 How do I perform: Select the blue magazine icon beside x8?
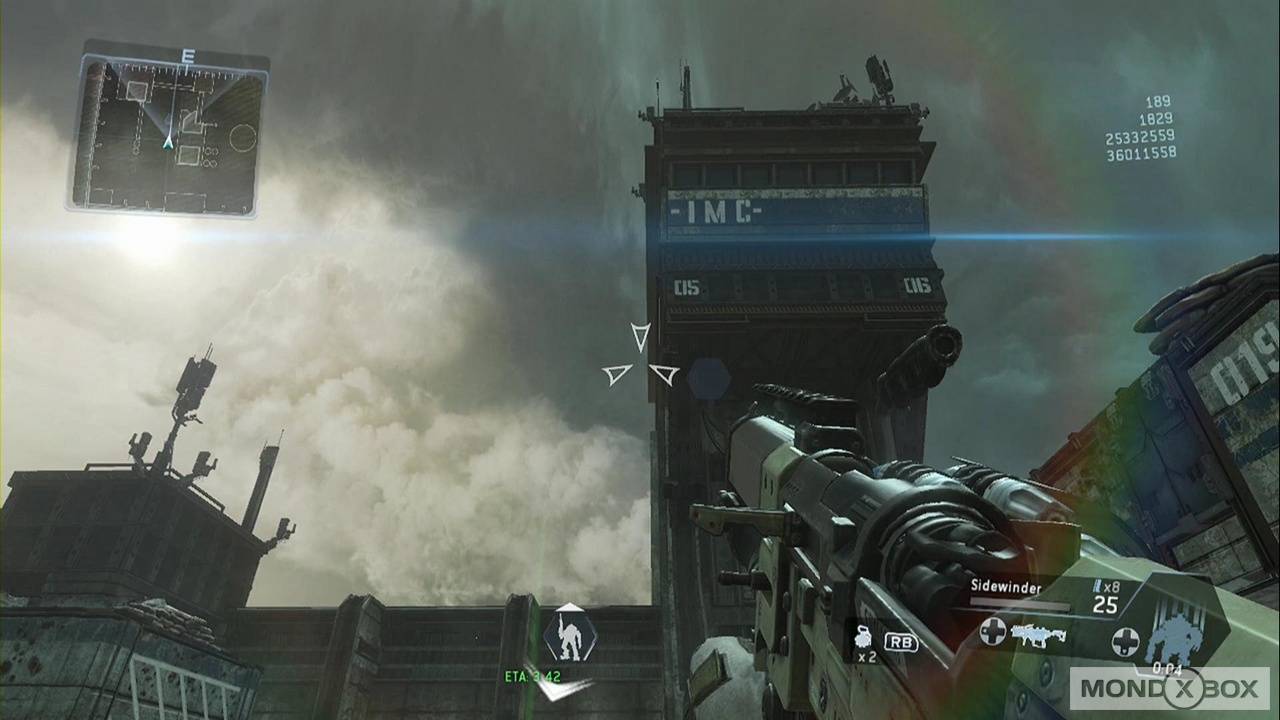click(1097, 586)
